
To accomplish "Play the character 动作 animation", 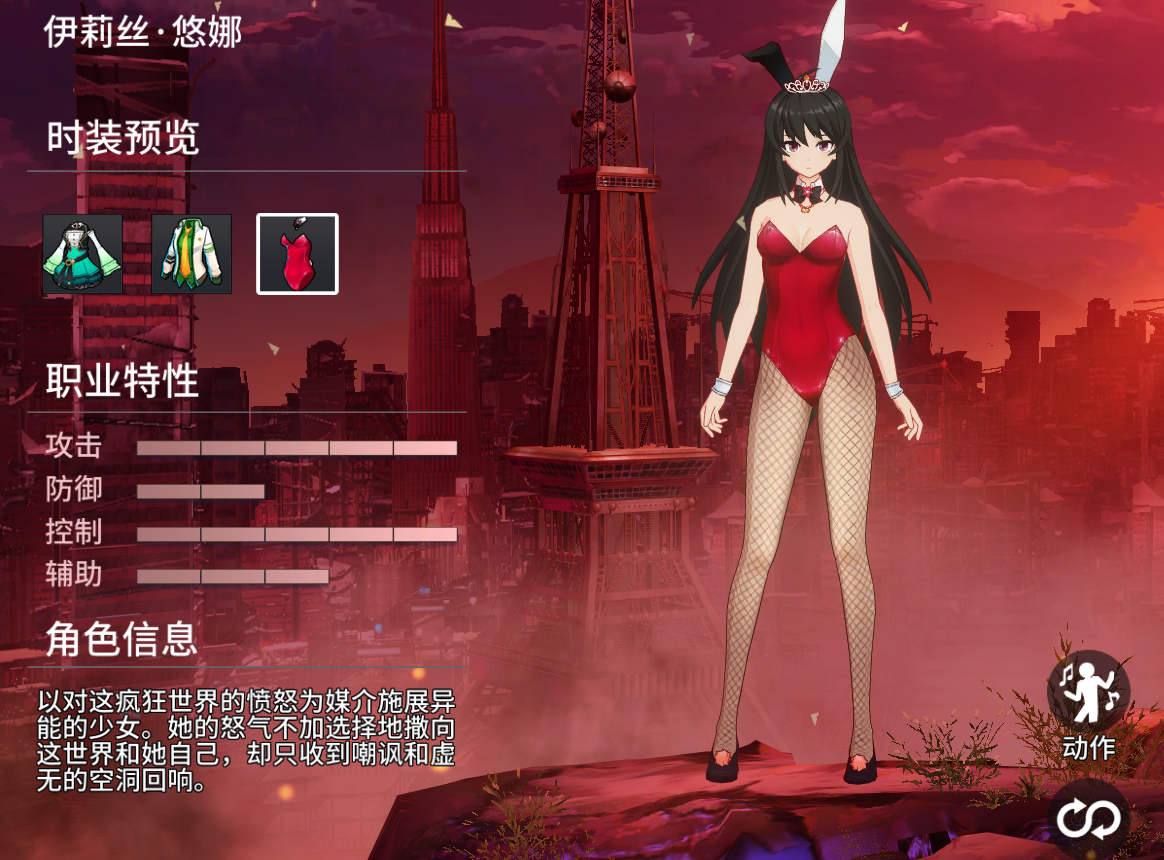I will click(1088, 692).
